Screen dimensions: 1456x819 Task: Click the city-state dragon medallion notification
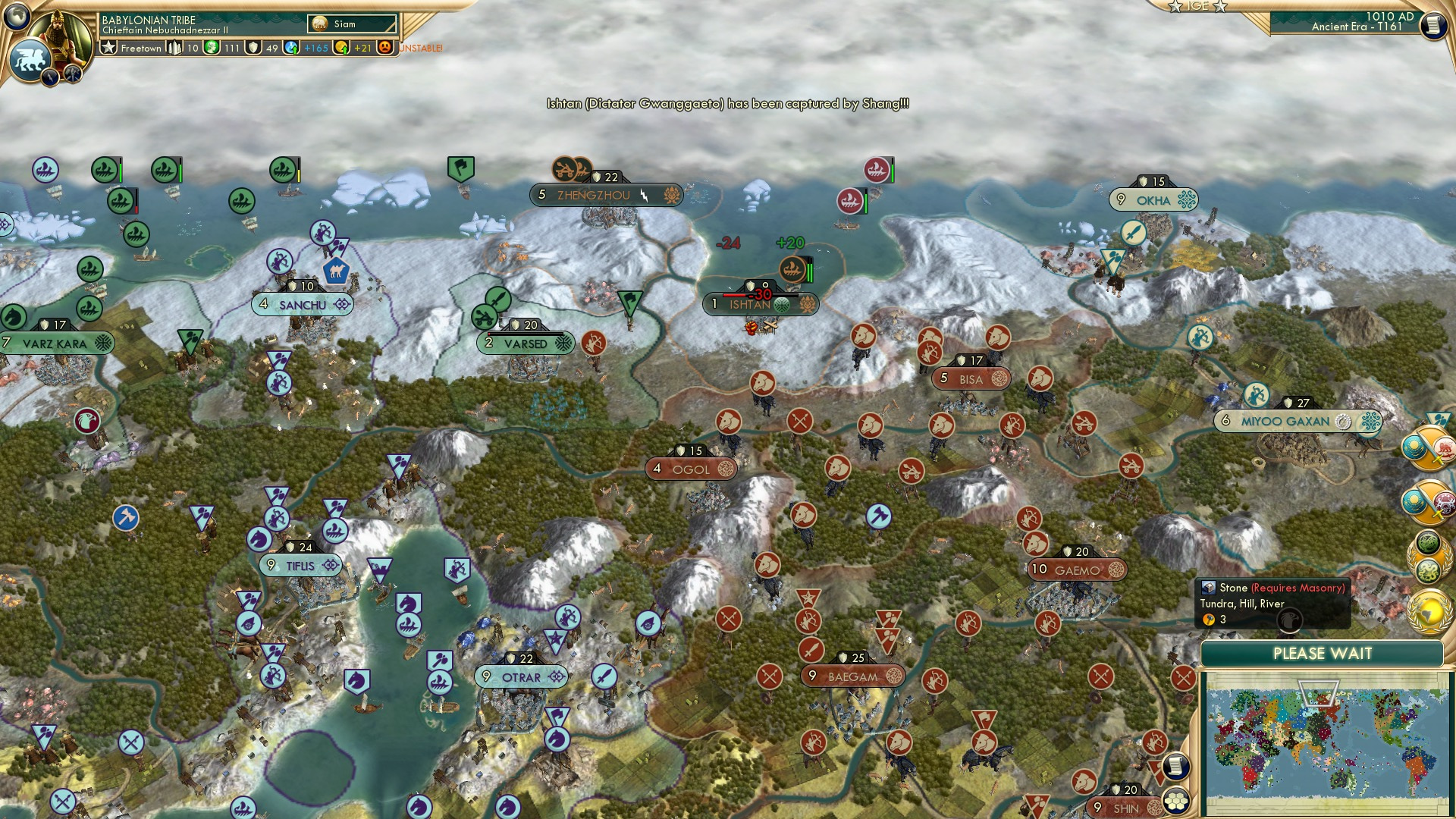tap(1429, 554)
